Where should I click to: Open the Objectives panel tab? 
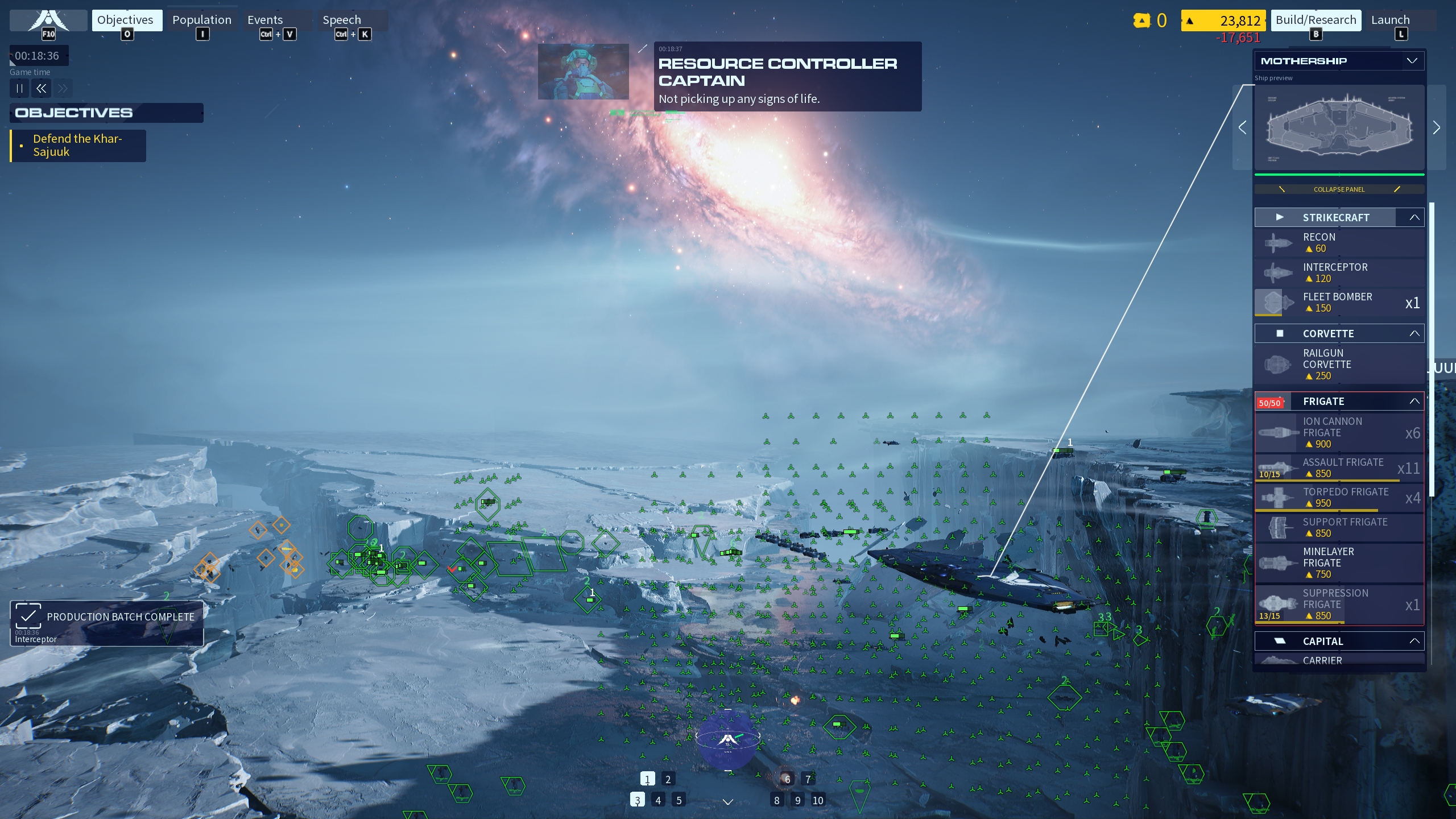(x=126, y=20)
